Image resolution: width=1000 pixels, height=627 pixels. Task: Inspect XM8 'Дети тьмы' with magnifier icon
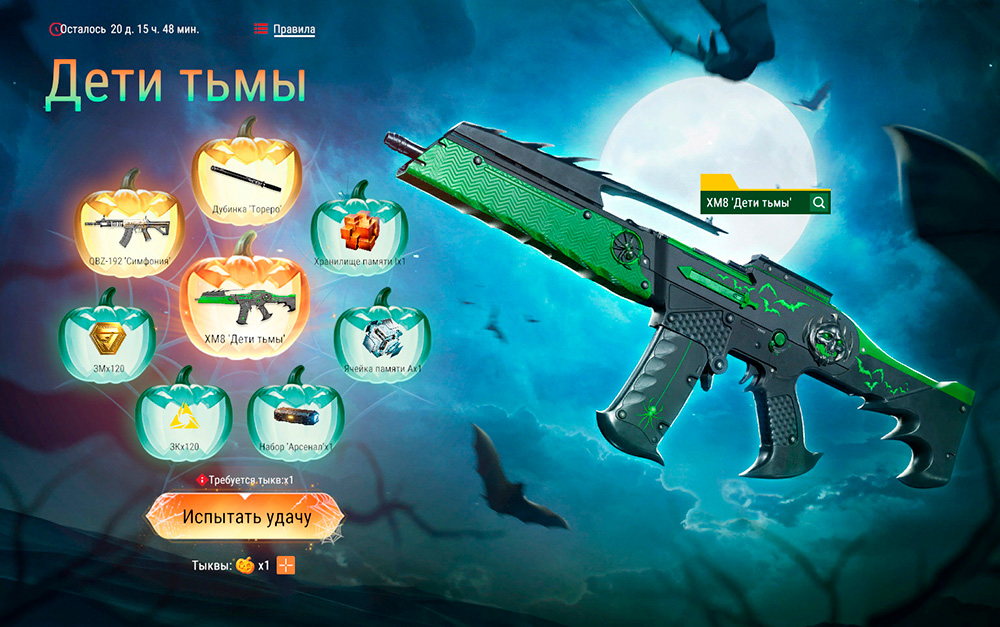(819, 203)
